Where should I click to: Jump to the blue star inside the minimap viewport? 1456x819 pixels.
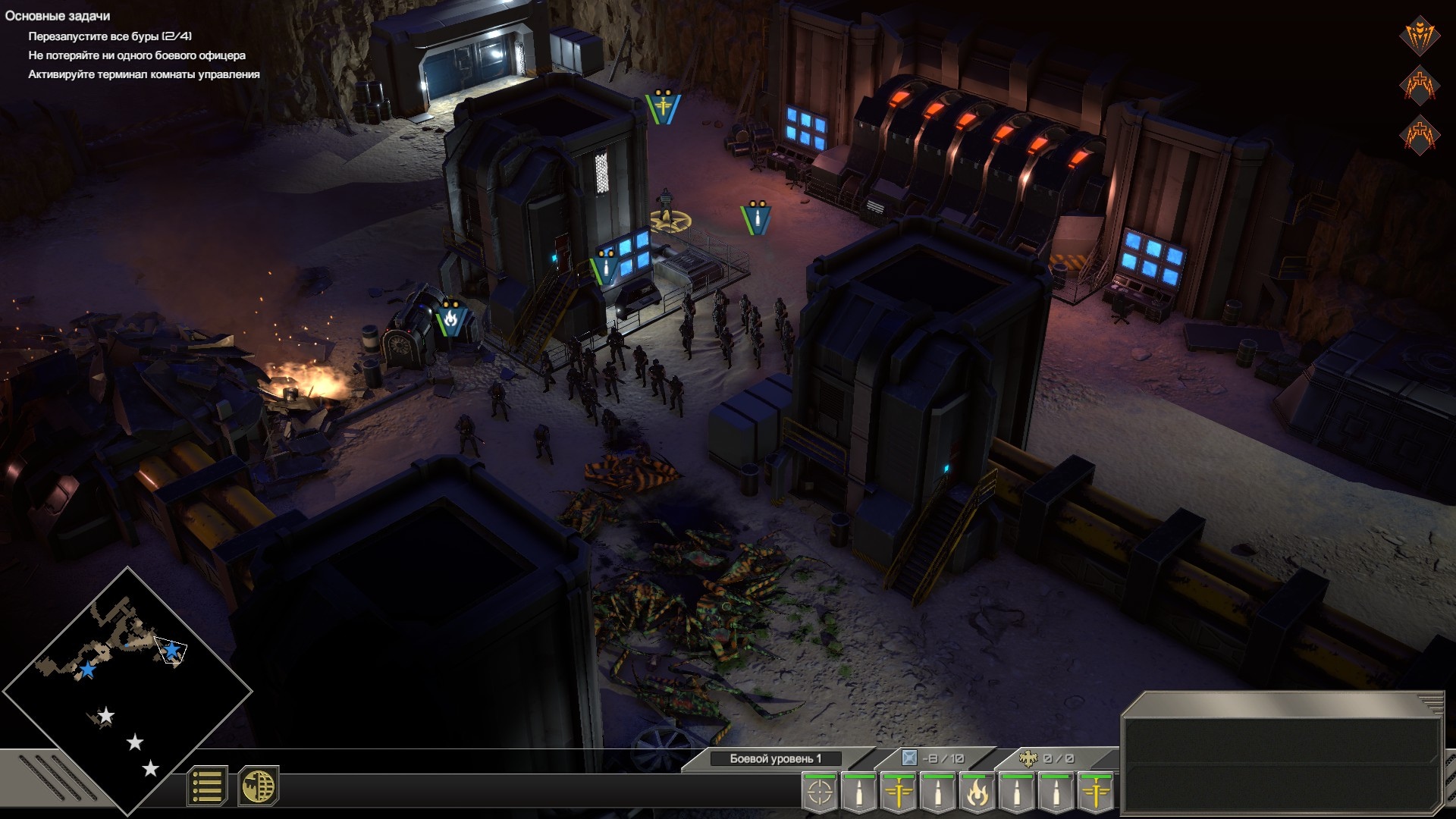tap(172, 650)
